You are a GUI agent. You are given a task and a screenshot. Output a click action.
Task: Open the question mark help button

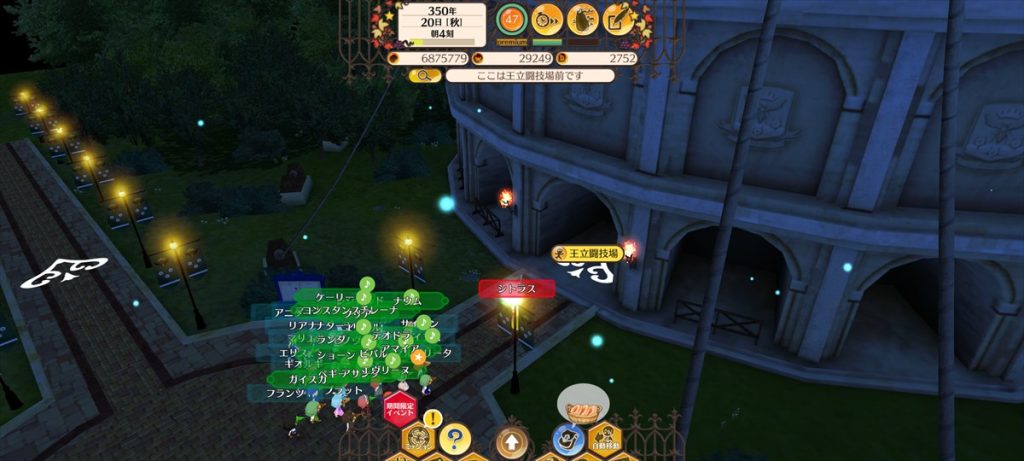click(x=454, y=438)
